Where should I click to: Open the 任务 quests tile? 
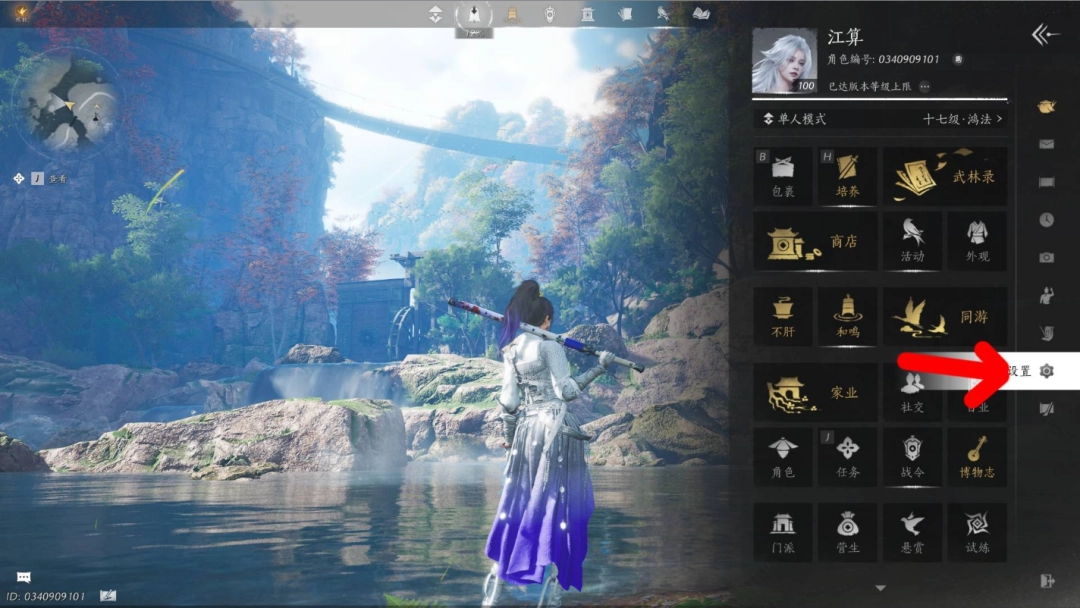point(847,457)
